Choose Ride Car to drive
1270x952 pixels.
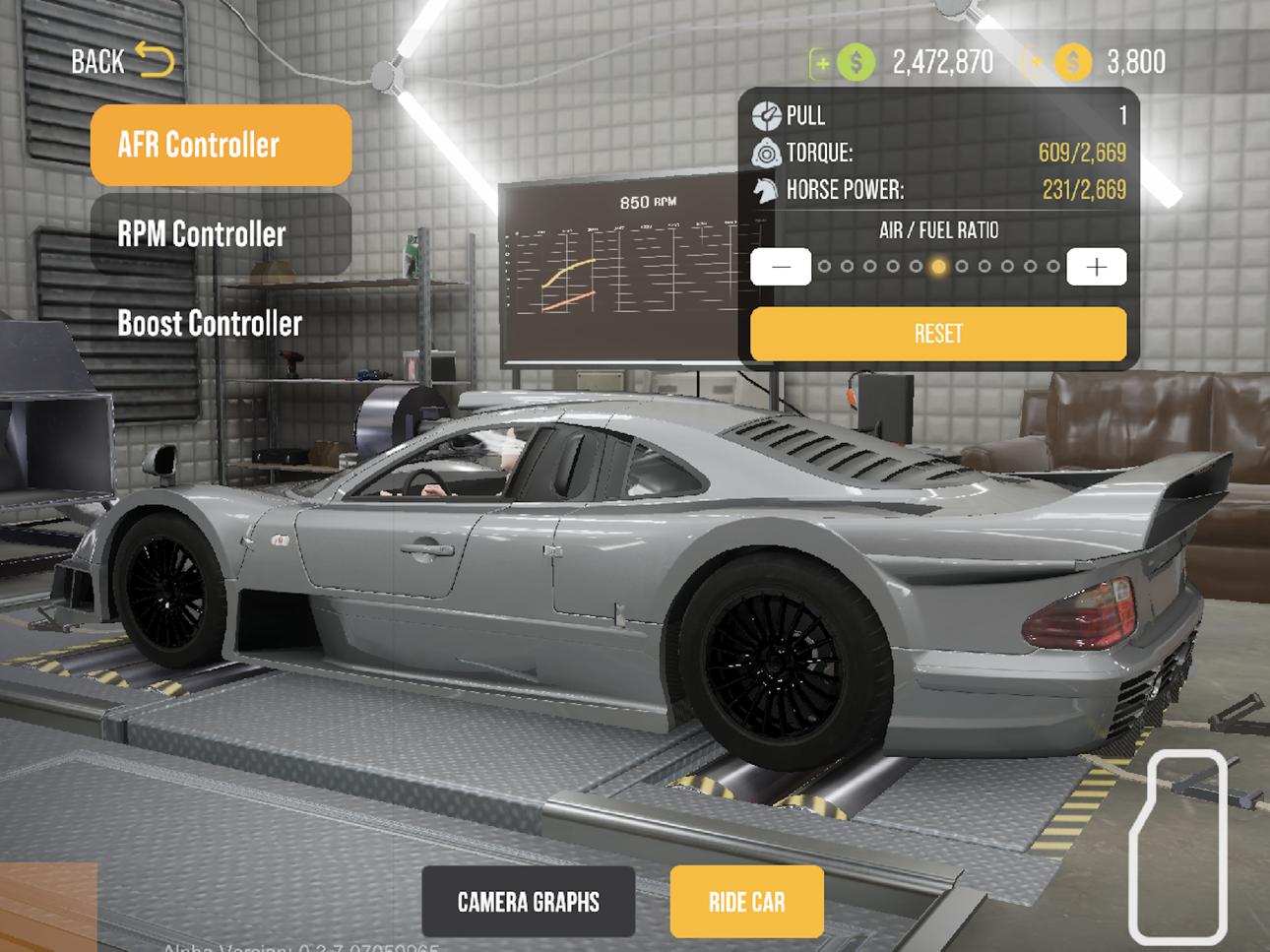[746, 902]
